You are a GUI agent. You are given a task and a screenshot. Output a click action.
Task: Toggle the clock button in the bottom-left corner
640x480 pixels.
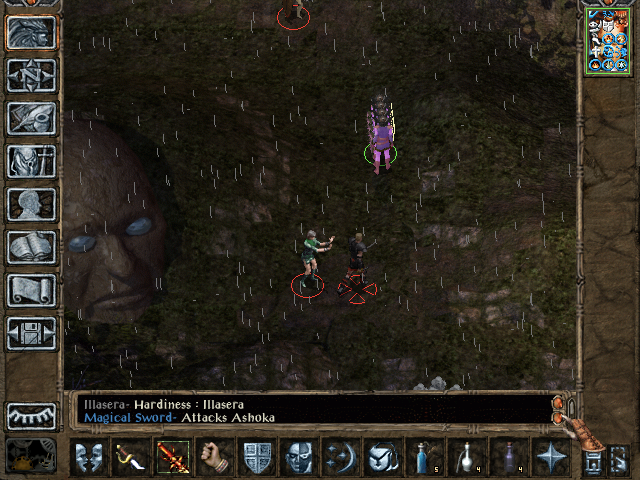pyautogui.click(x=30, y=457)
